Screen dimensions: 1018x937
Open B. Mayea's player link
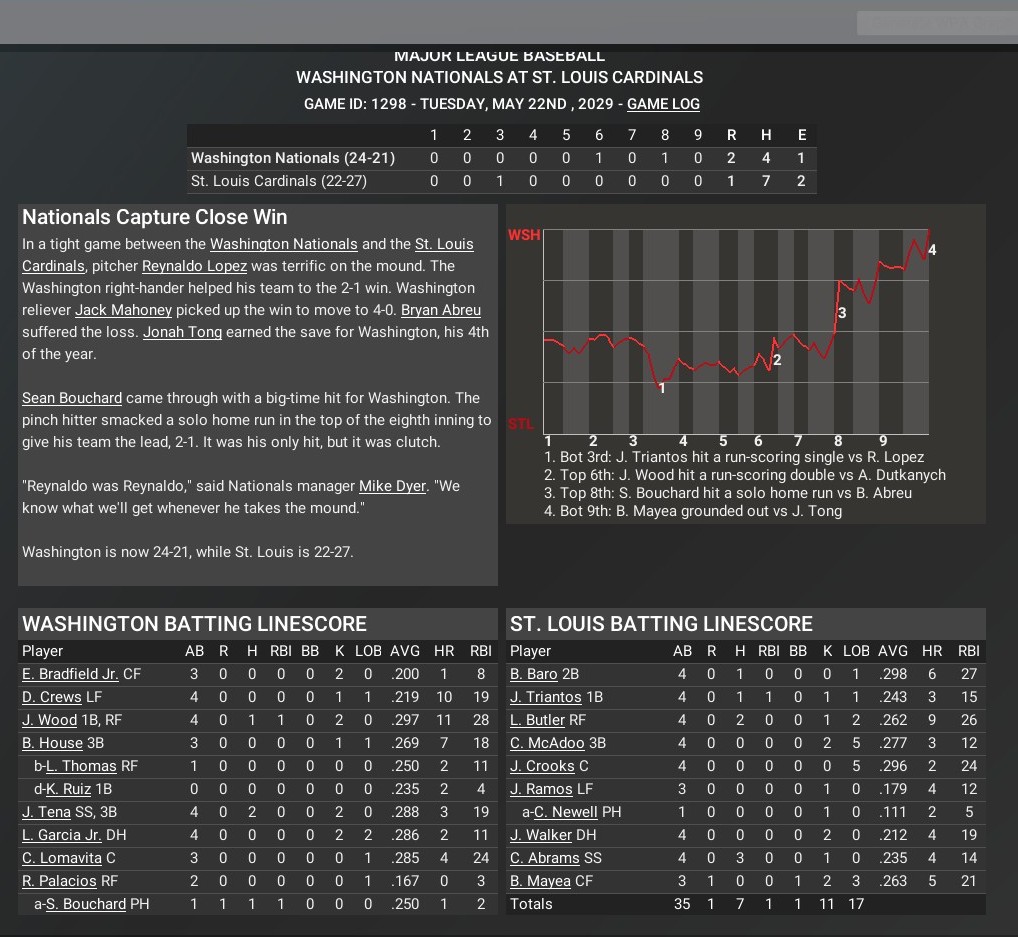coord(540,881)
